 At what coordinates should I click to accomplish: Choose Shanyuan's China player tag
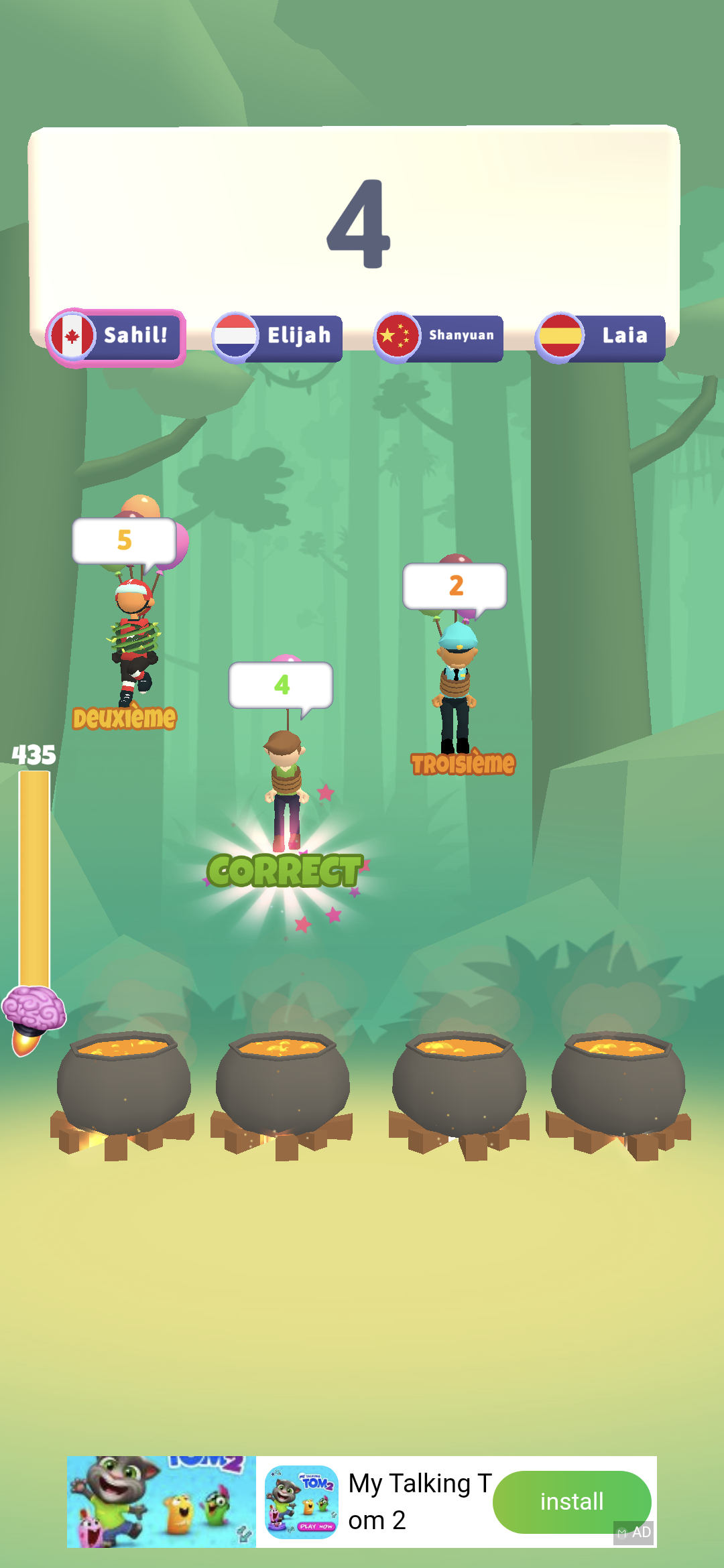[x=439, y=337]
